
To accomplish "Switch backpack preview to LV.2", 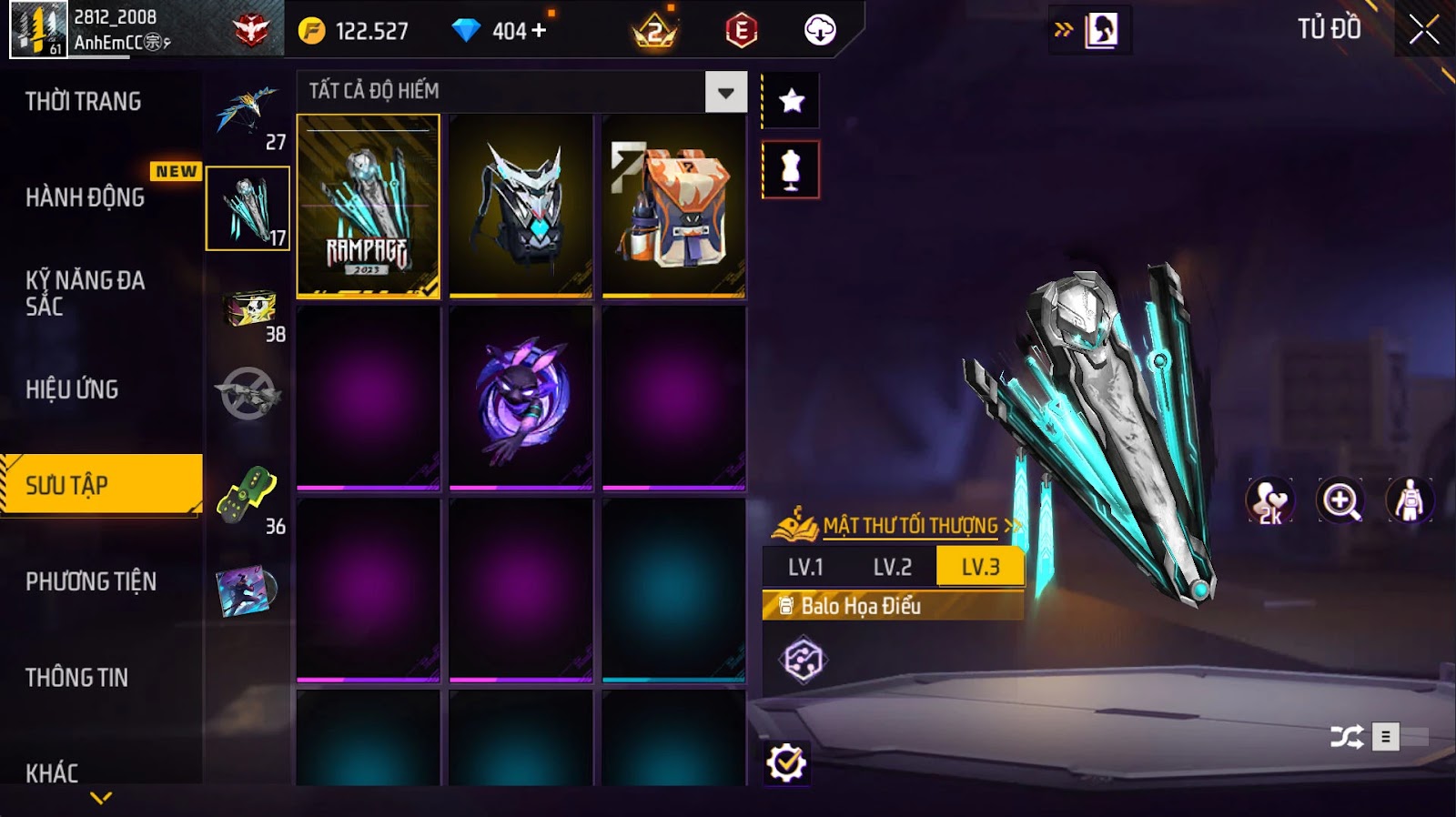I will coord(892,567).
